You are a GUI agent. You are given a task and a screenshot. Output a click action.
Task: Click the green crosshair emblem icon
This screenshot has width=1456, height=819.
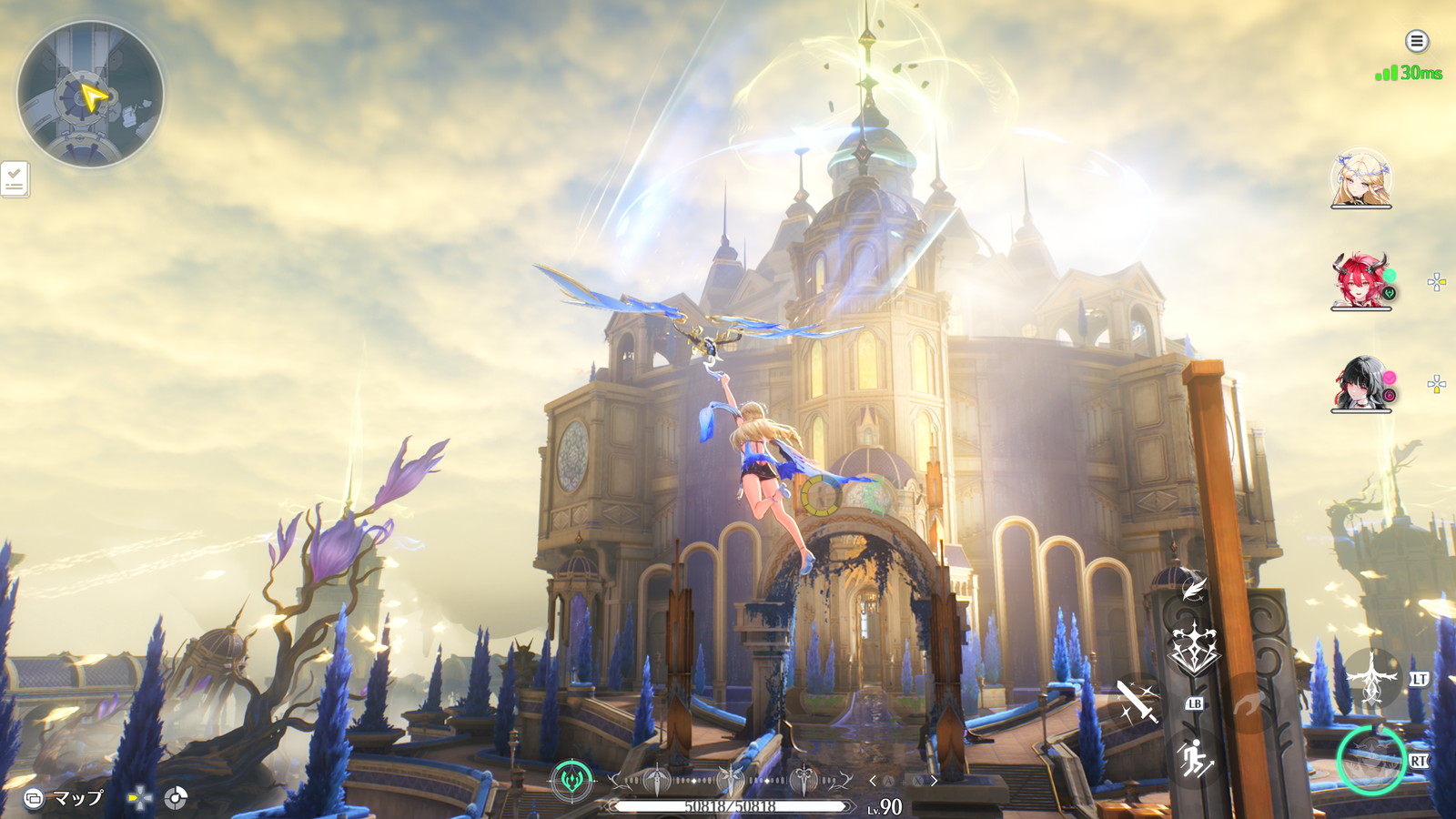pos(571,780)
